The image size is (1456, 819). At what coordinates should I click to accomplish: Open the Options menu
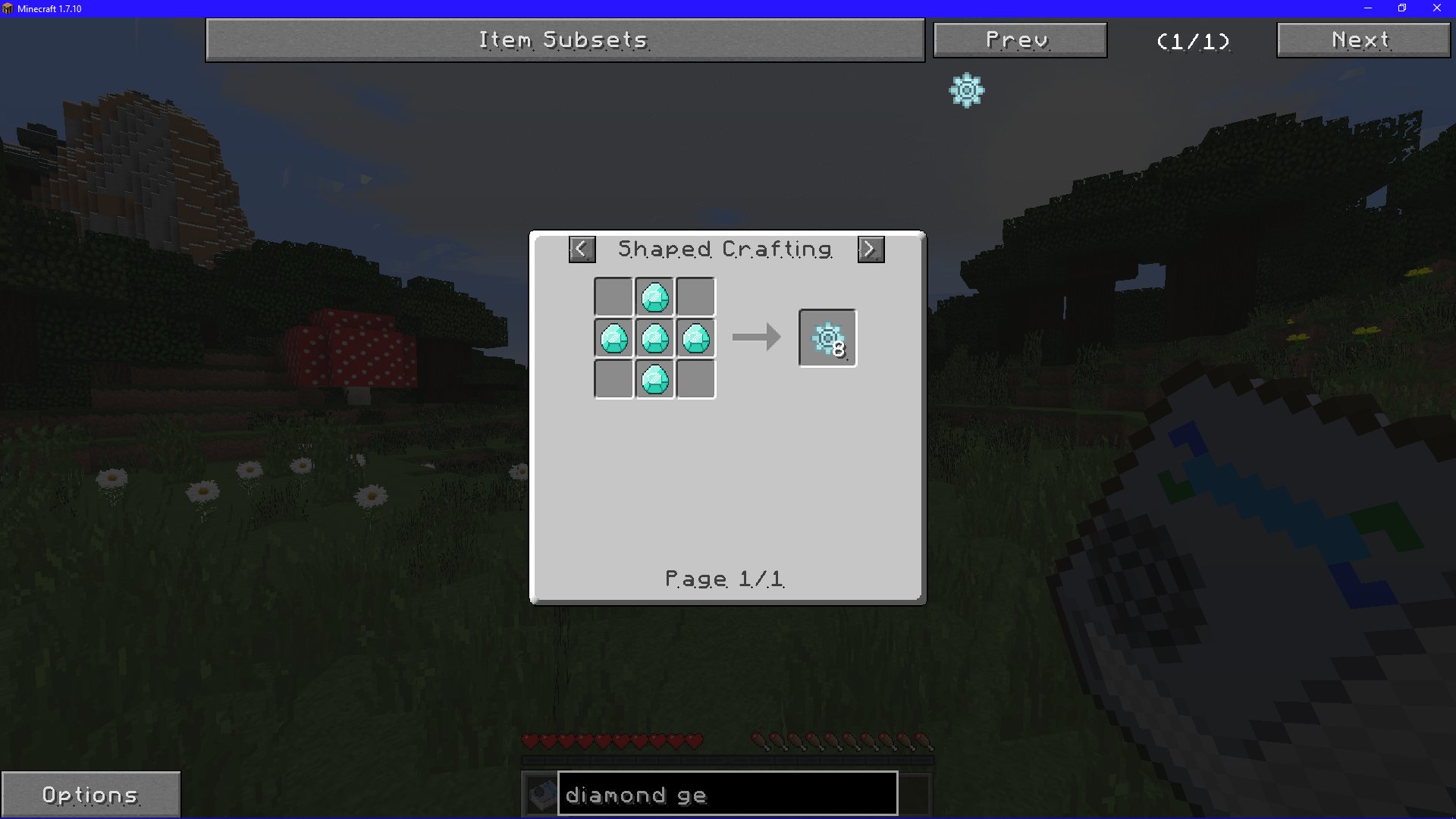tap(91, 794)
